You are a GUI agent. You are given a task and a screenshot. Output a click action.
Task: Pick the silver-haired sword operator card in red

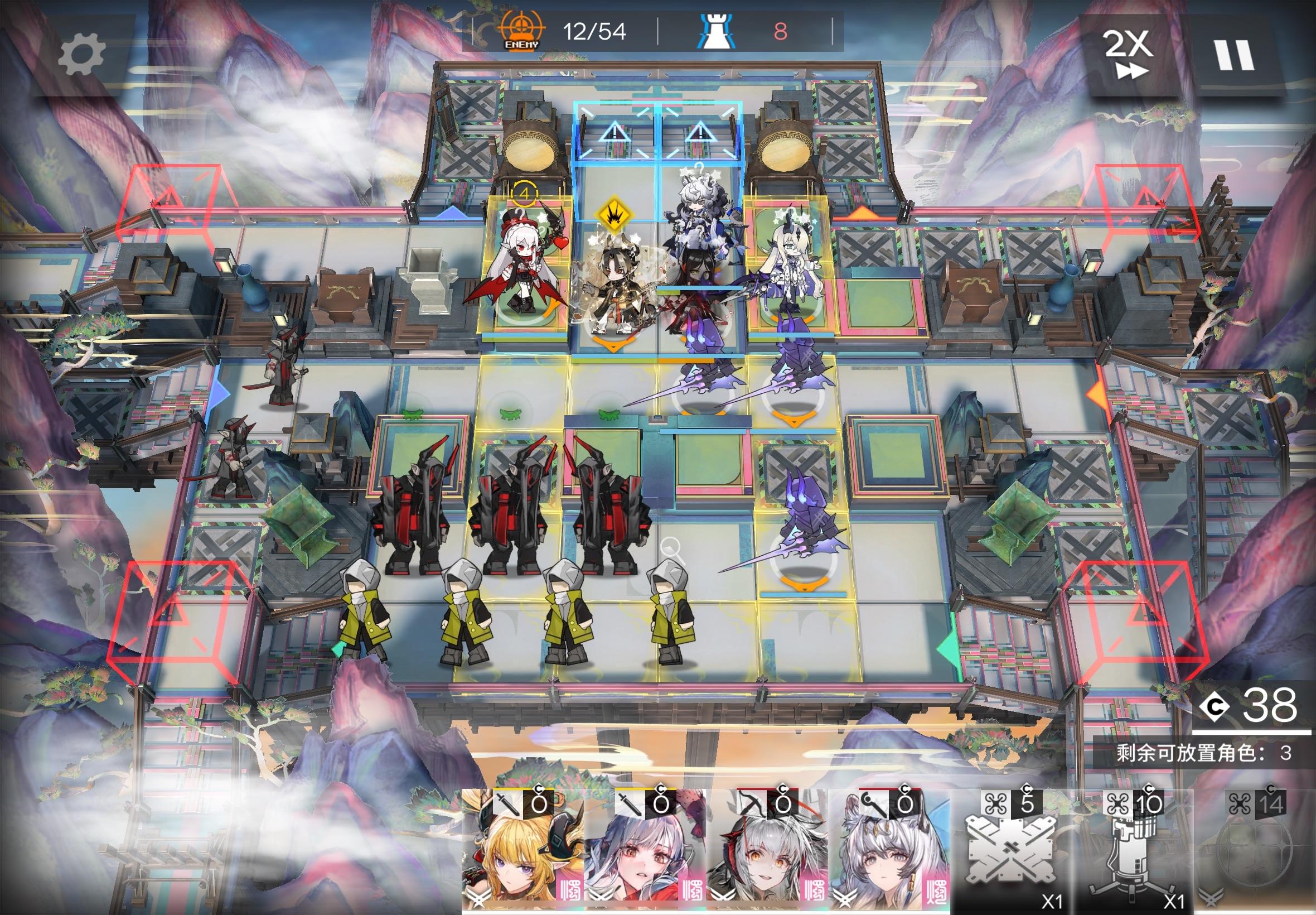(x=645, y=851)
